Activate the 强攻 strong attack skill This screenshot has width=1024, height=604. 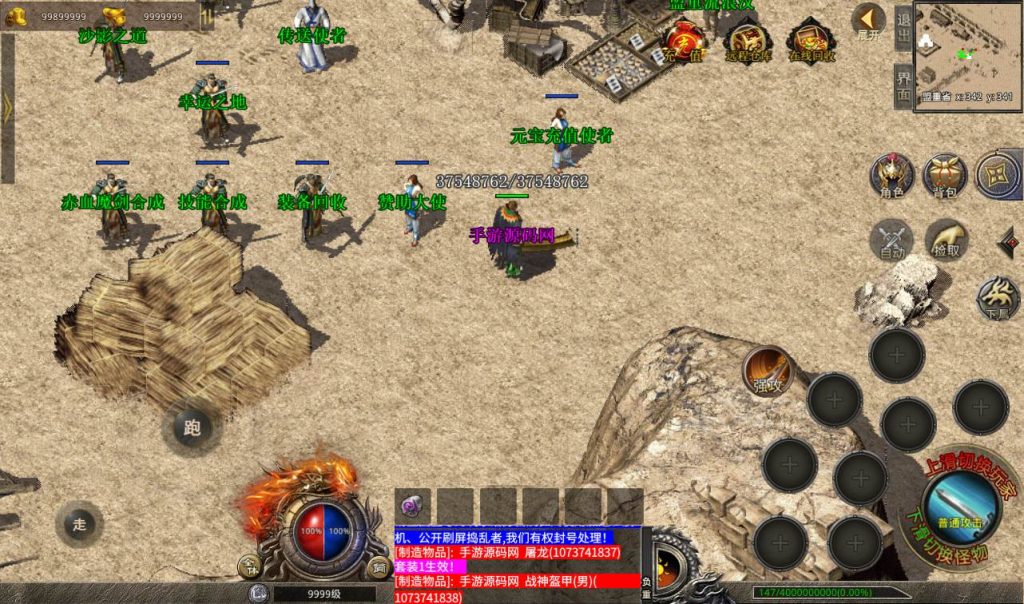pos(767,371)
